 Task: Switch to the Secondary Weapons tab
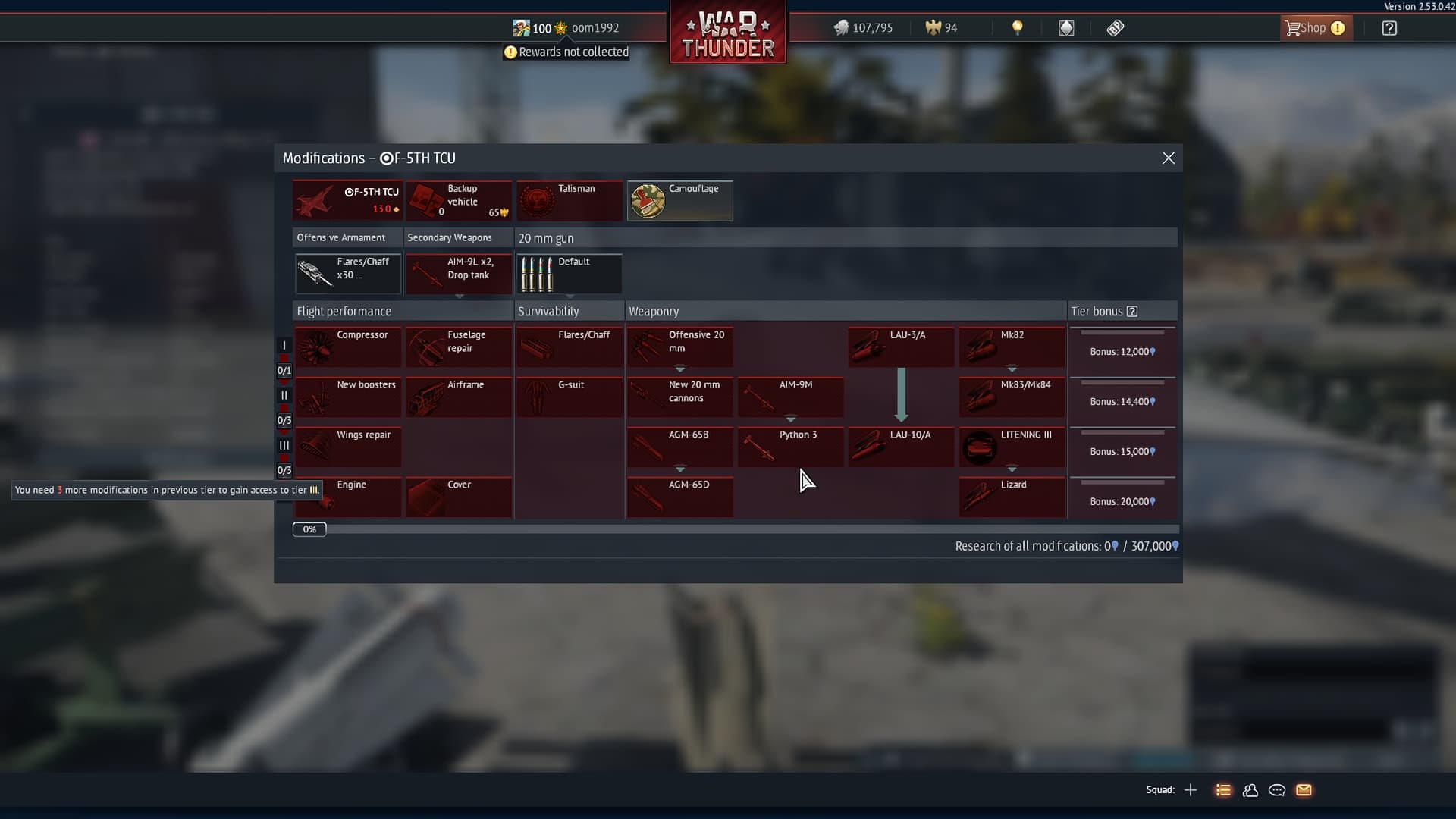point(449,237)
